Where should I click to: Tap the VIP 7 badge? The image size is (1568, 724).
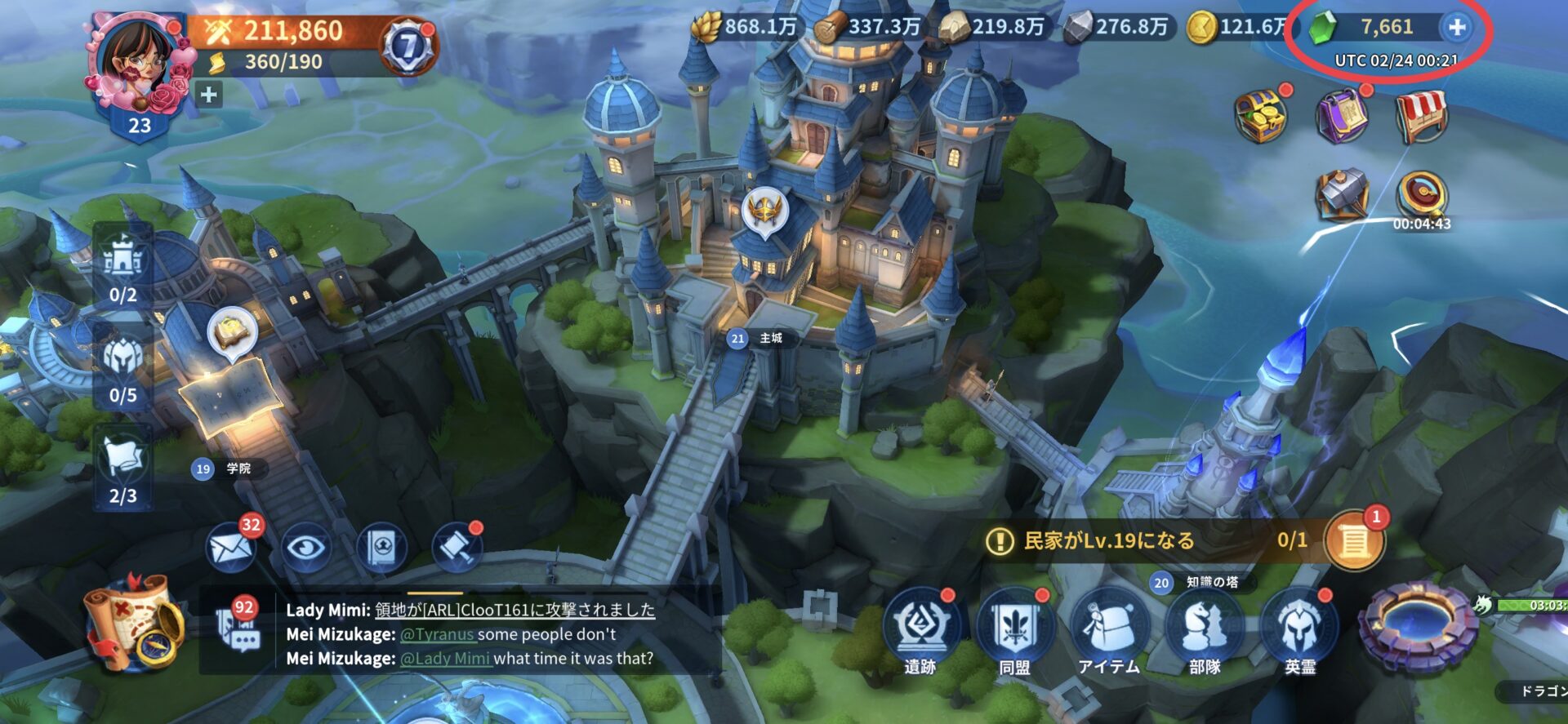pos(408,47)
